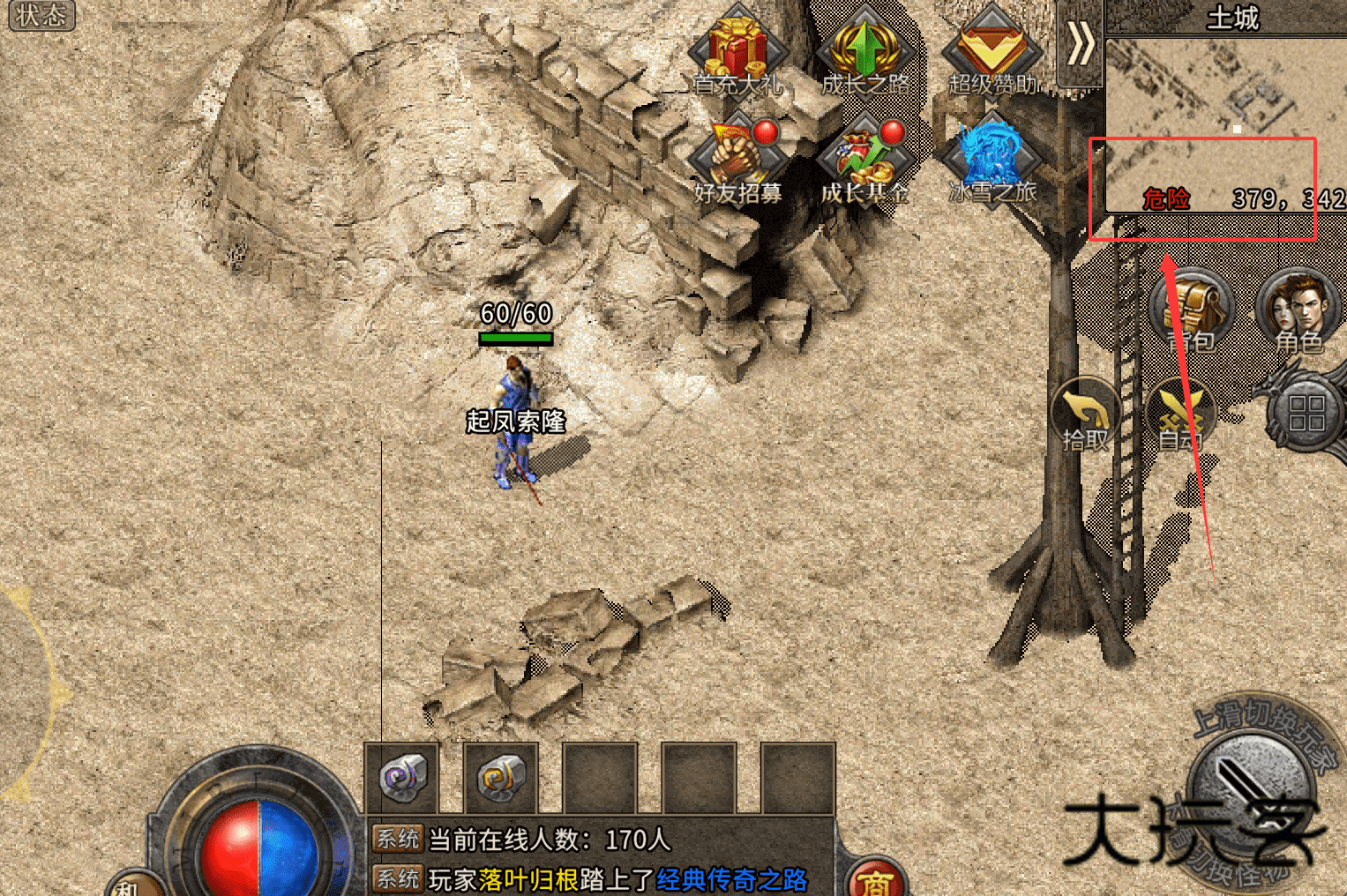This screenshot has width=1347, height=896.
Task: Open the four-square grid menu button
Action: click(x=1306, y=413)
